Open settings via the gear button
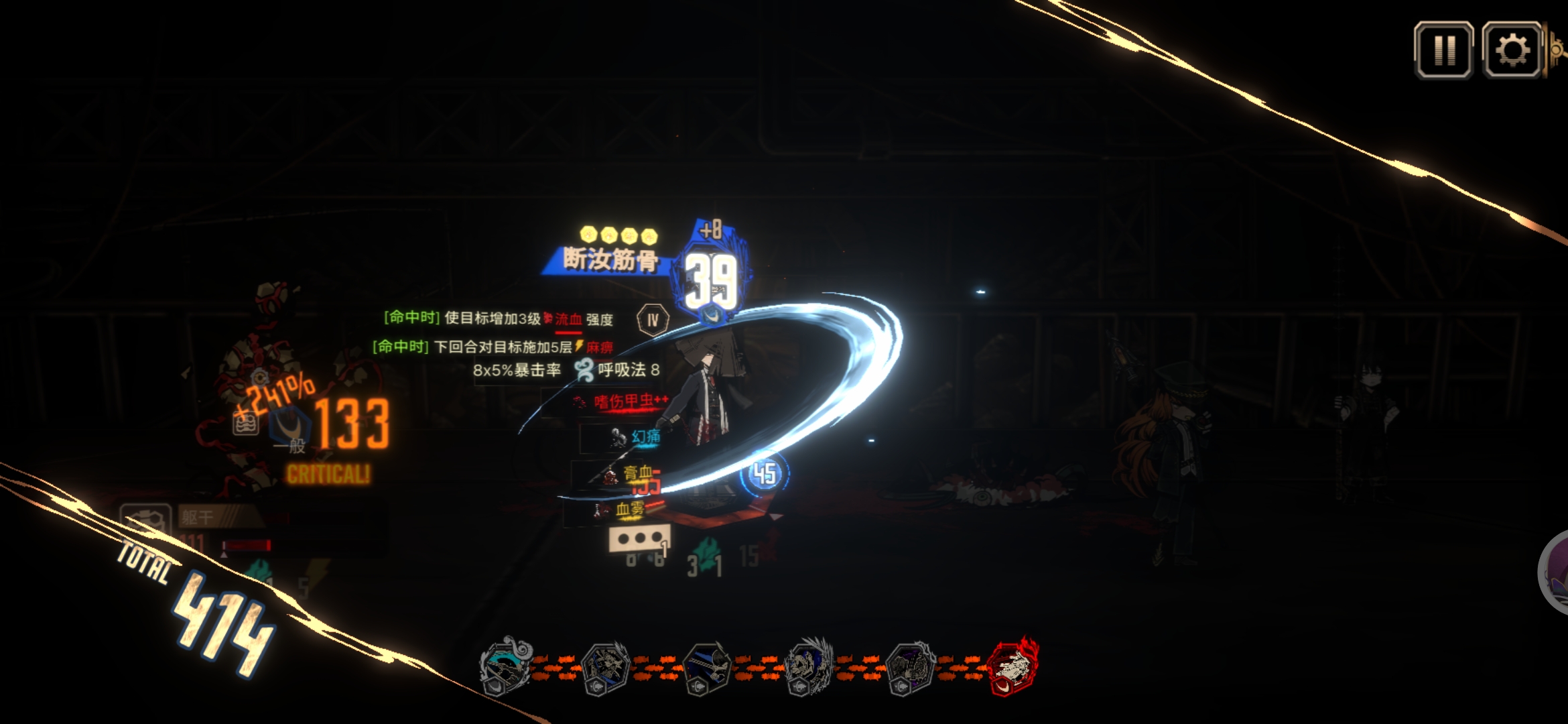The height and width of the screenshot is (724, 1568). (x=1512, y=50)
